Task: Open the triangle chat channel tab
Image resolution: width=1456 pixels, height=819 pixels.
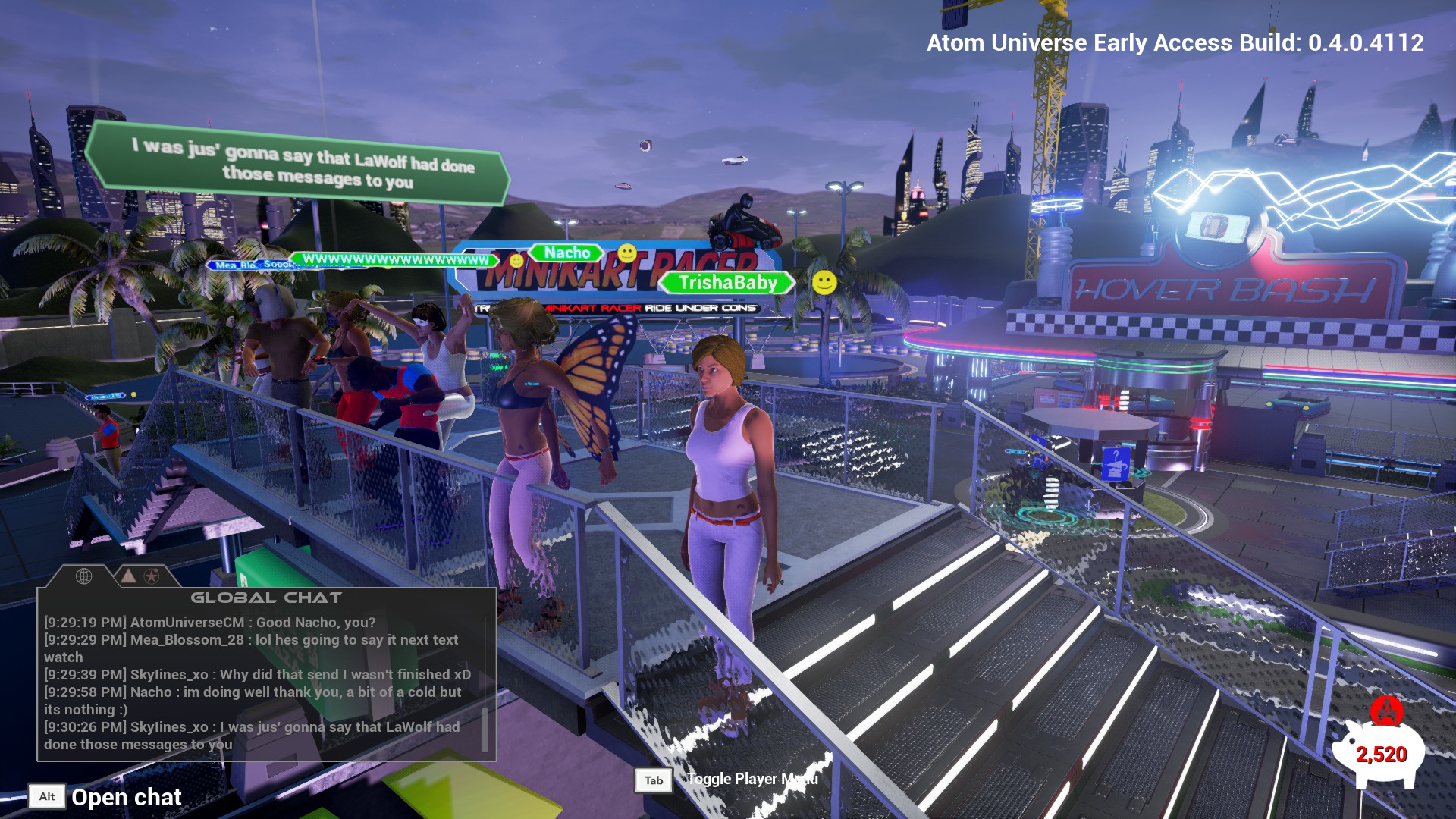Action: [x=128, y=576]
